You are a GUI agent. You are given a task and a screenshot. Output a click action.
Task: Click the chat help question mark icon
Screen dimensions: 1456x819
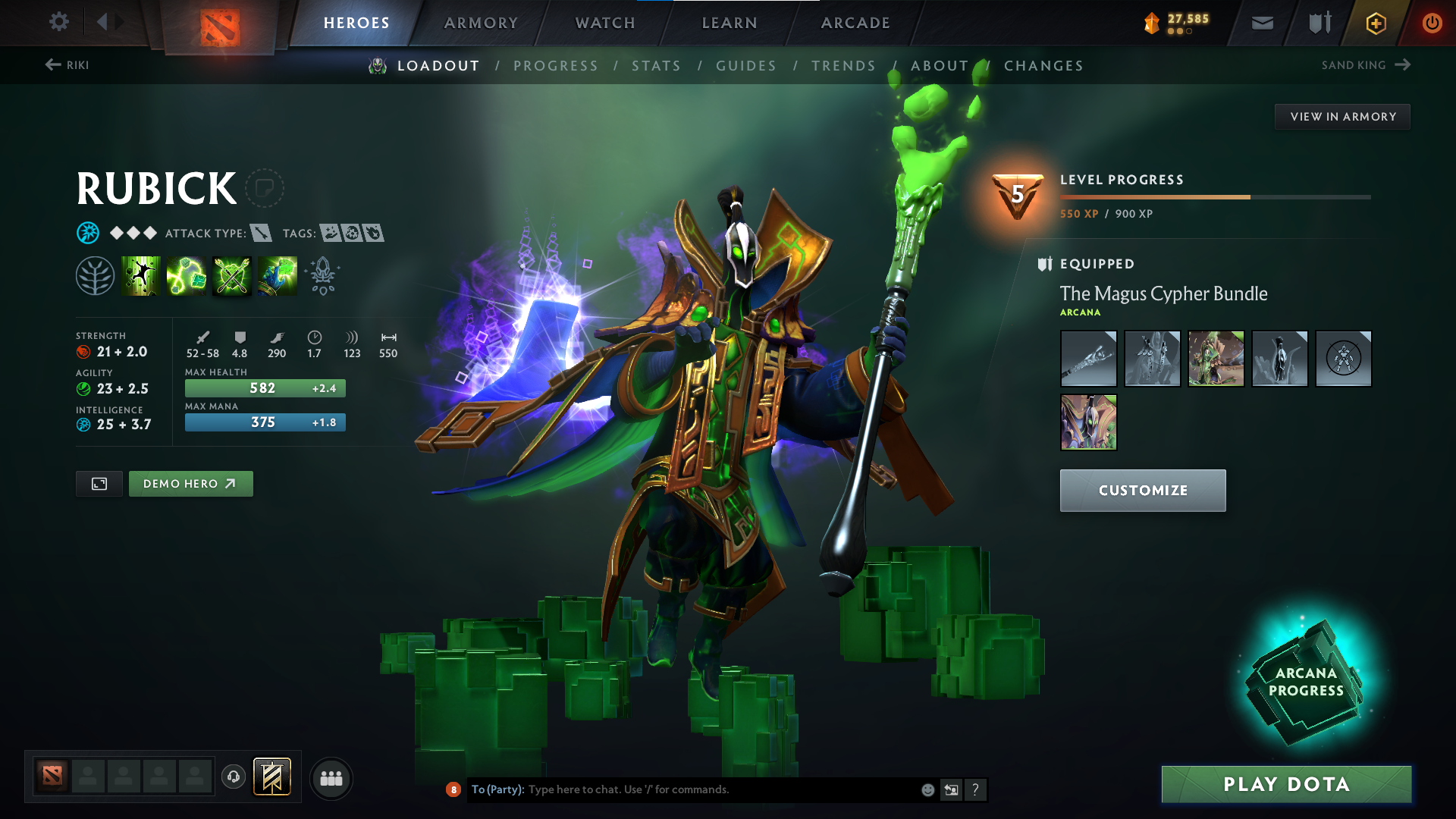[x=976, y=789]
